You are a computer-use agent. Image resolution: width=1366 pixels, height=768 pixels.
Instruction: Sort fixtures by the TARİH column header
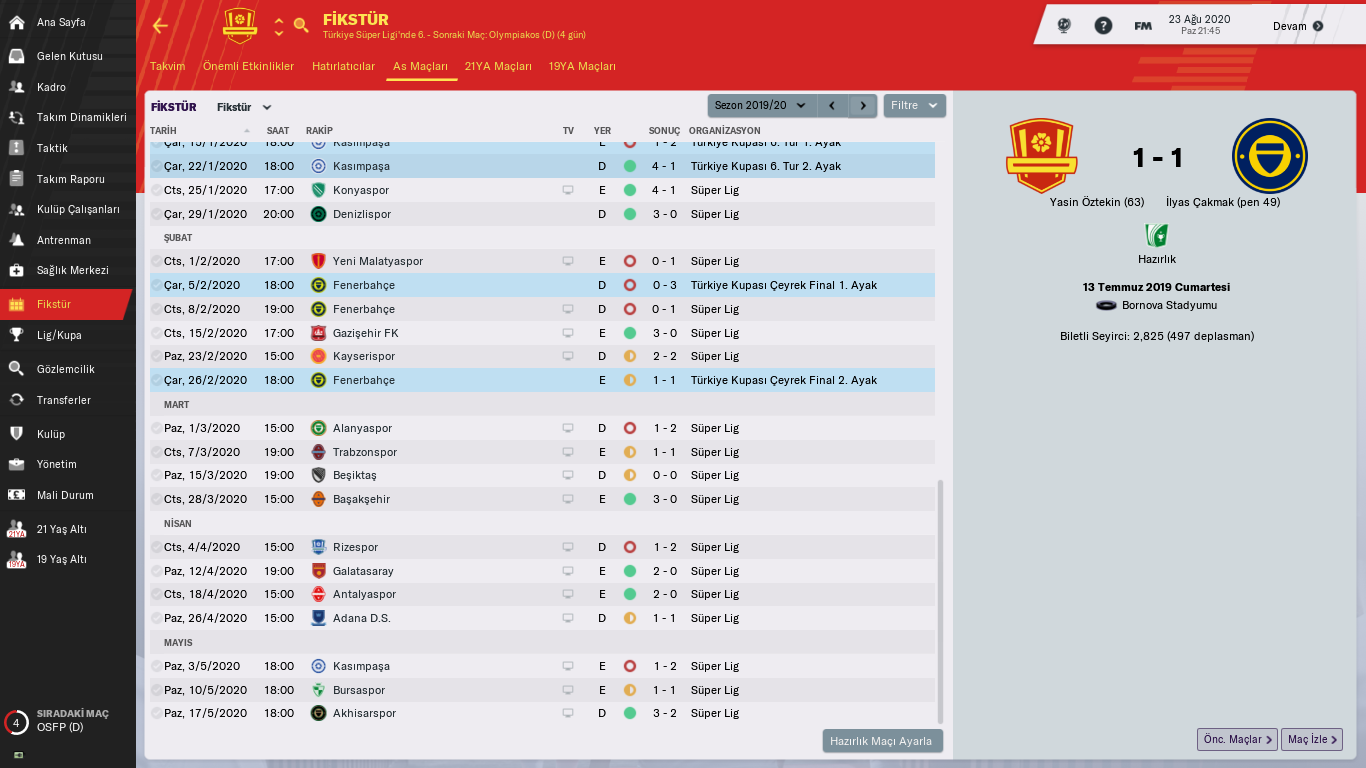[x=163, y=130]
